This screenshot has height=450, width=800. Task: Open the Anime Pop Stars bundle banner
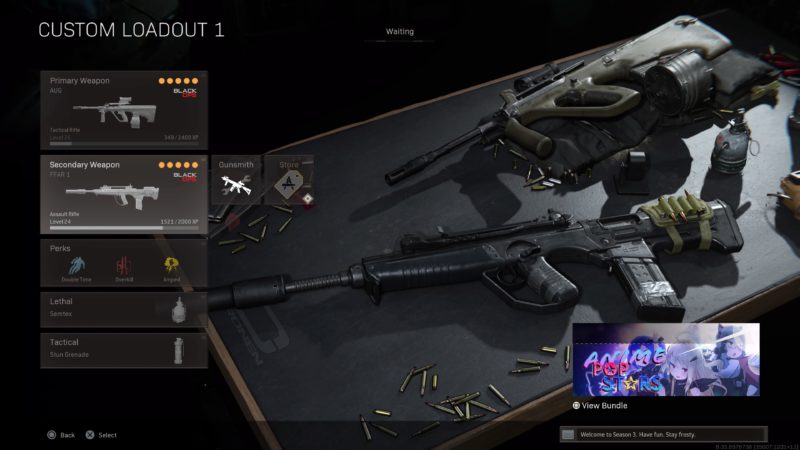[666, 360]
